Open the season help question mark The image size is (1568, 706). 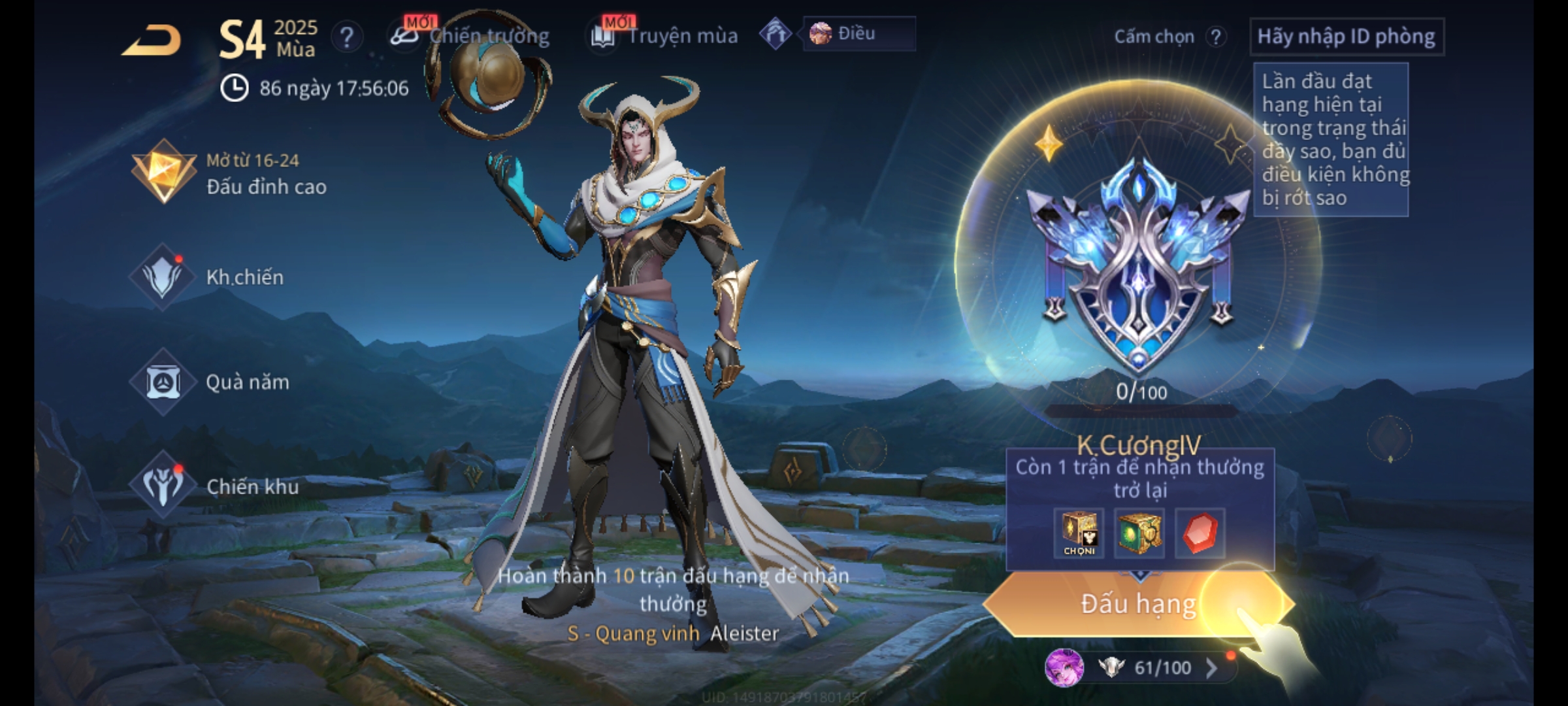tap(346, 37)
